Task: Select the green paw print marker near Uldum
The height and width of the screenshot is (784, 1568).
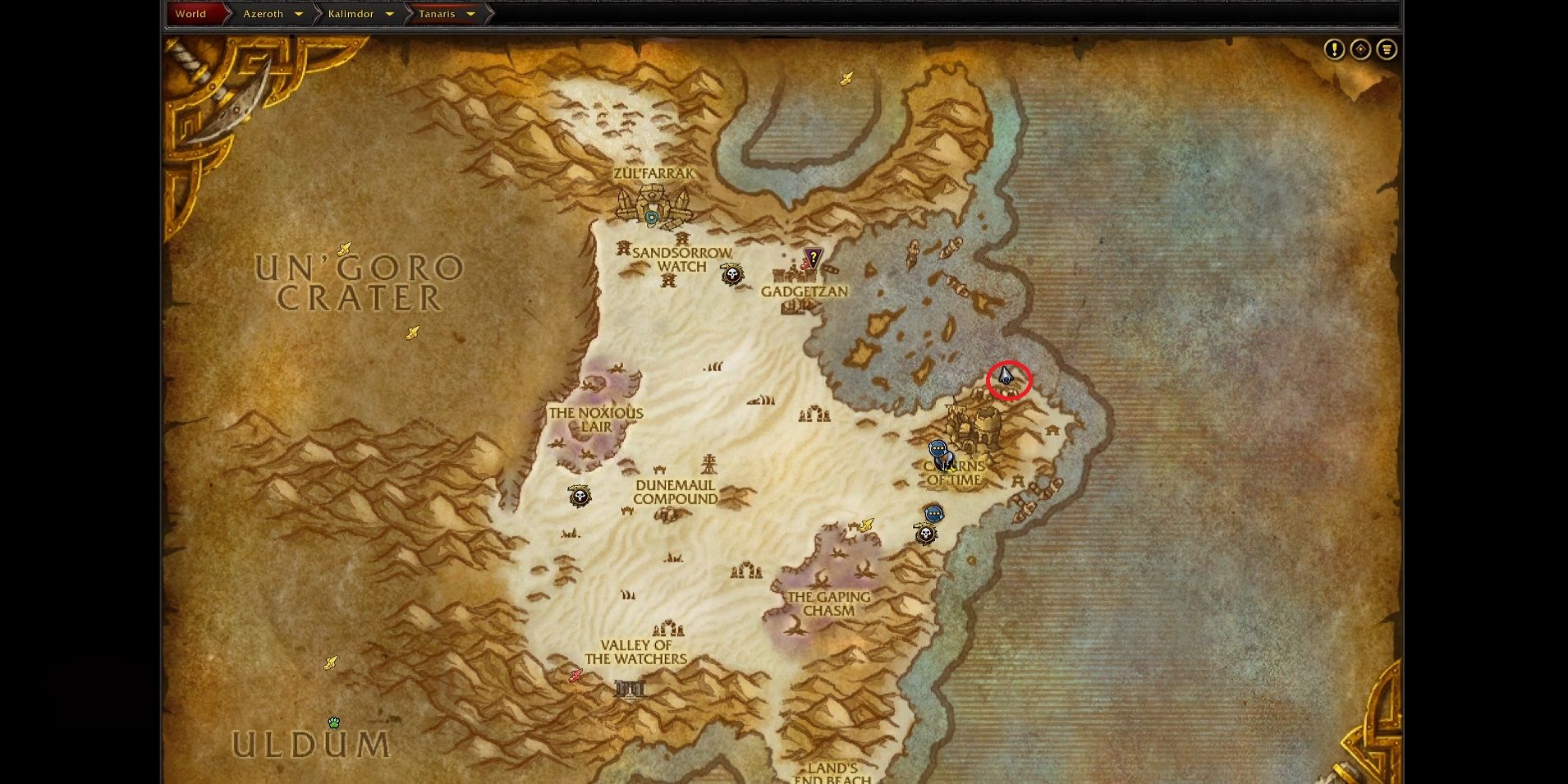Action: click(x=334, y=722)
